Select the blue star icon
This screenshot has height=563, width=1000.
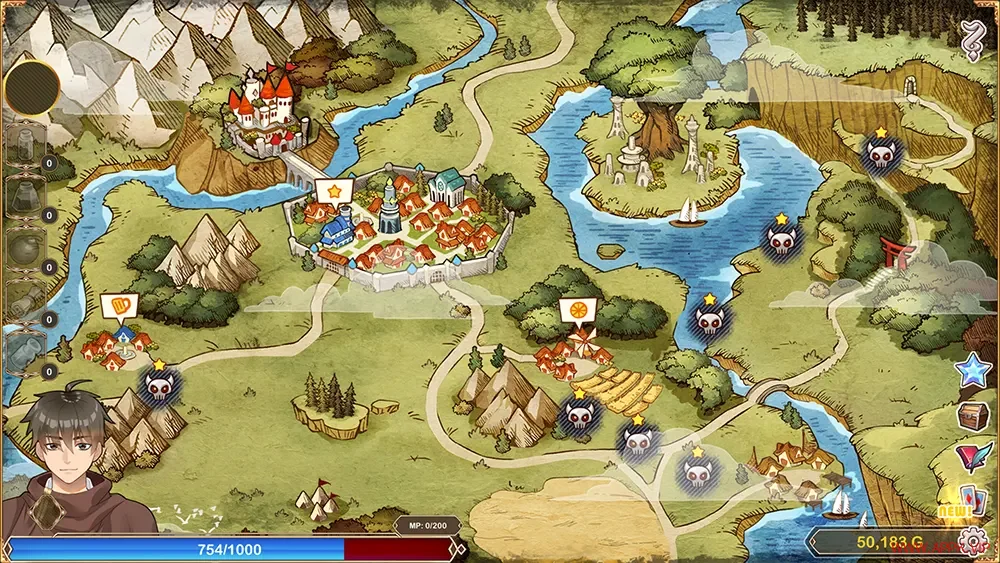click(970, 372)
